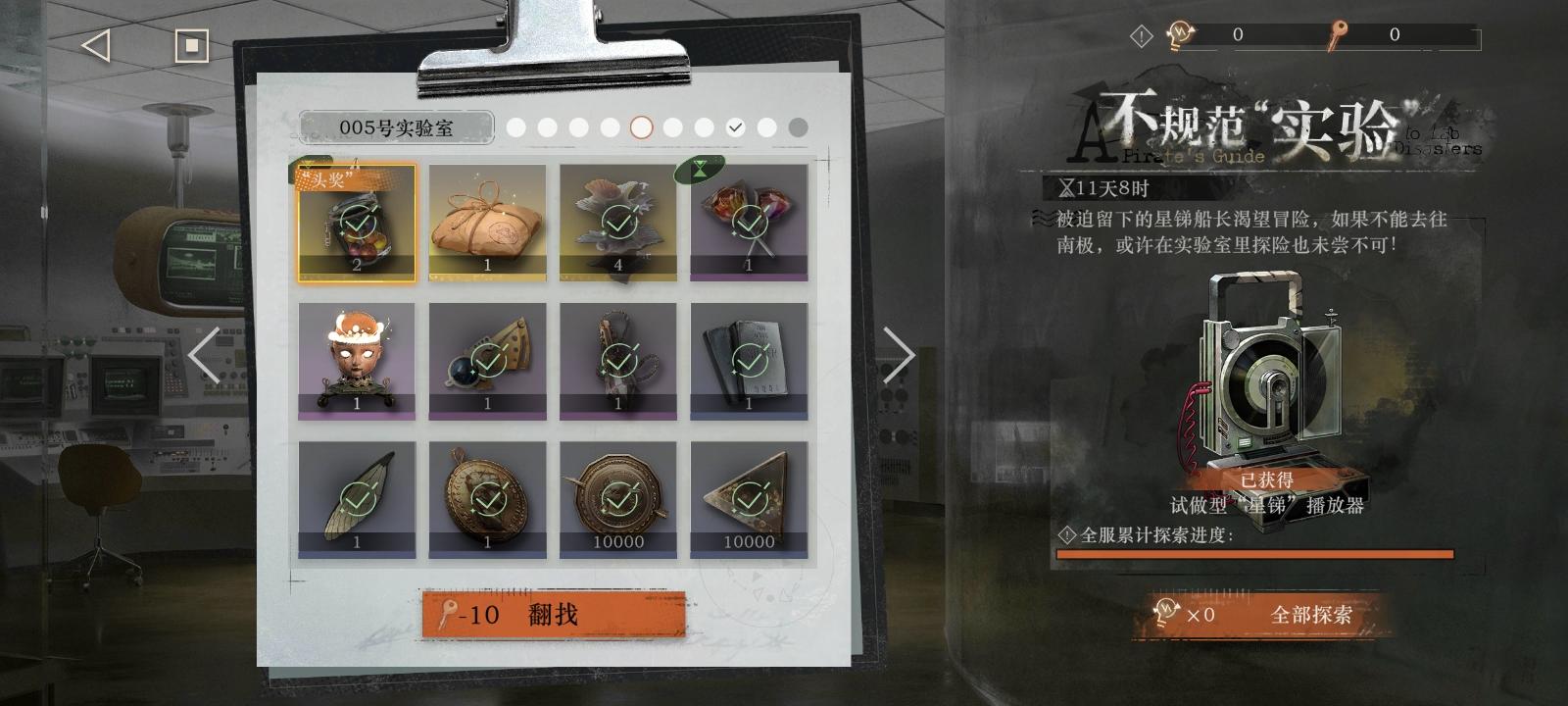Click the right arrow to view next lab
Image resolution: width=1568 pixels, height=706 pixels.
tap(897, 356)
